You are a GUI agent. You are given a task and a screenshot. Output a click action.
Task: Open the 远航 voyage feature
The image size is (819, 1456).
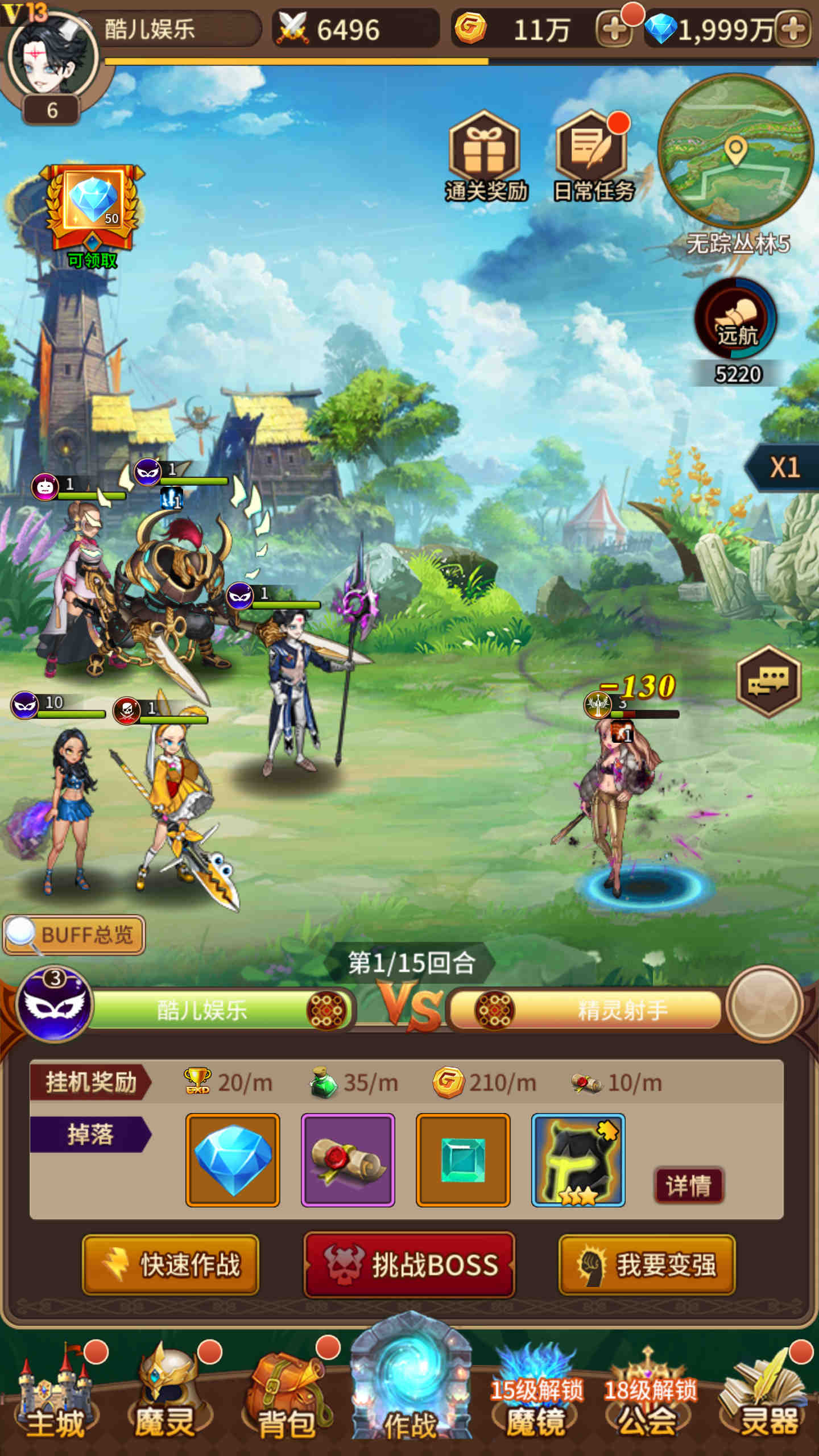click(x=735, y=318)
